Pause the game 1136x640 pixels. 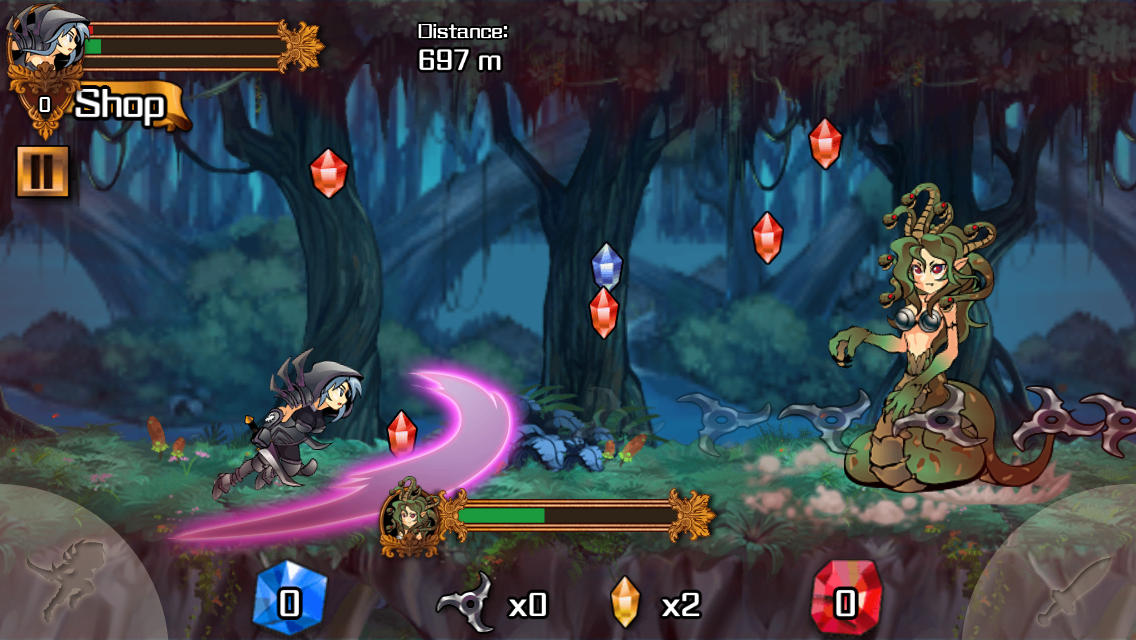42,172
